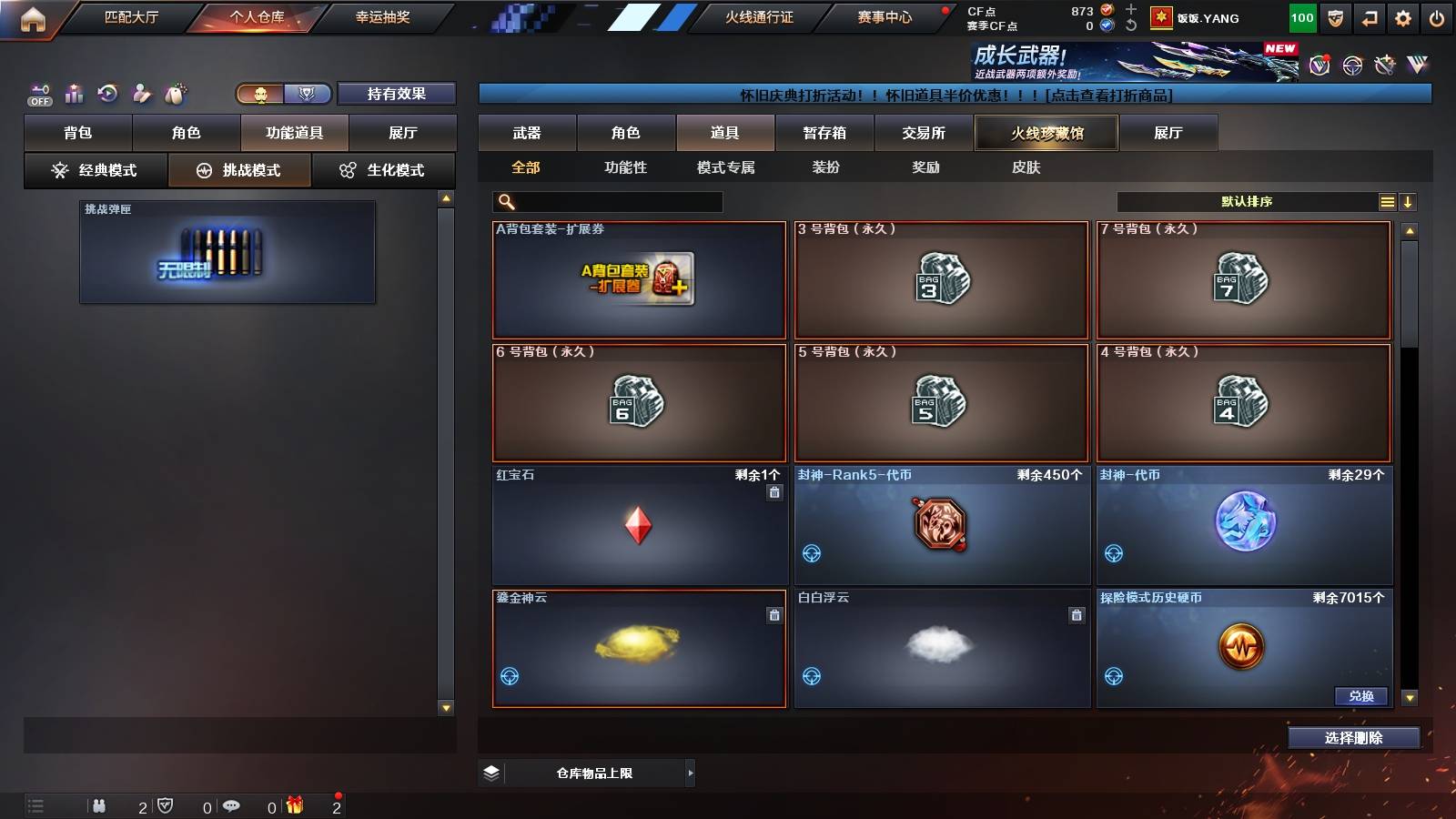Screen dimensions: 1456x819
Task: Open the settings gear icon
Action: (1403, 17)
